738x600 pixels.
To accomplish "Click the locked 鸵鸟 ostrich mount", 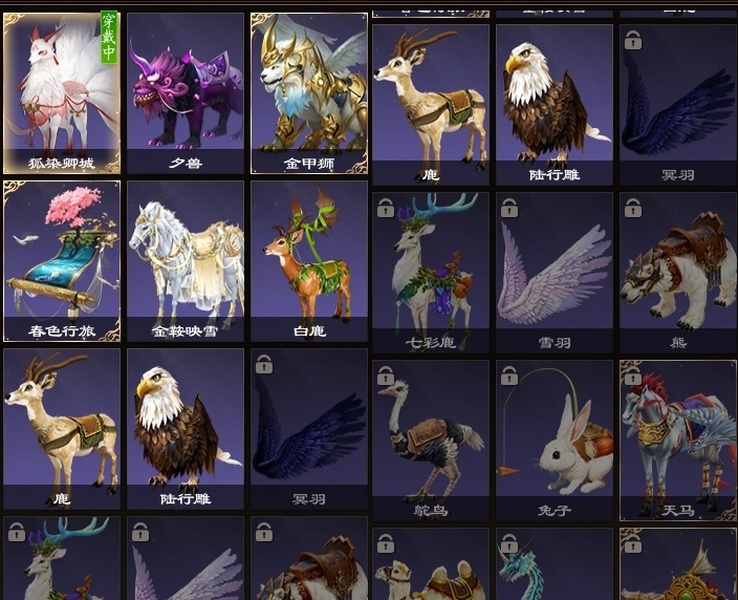I will click(x=431, y=440).
